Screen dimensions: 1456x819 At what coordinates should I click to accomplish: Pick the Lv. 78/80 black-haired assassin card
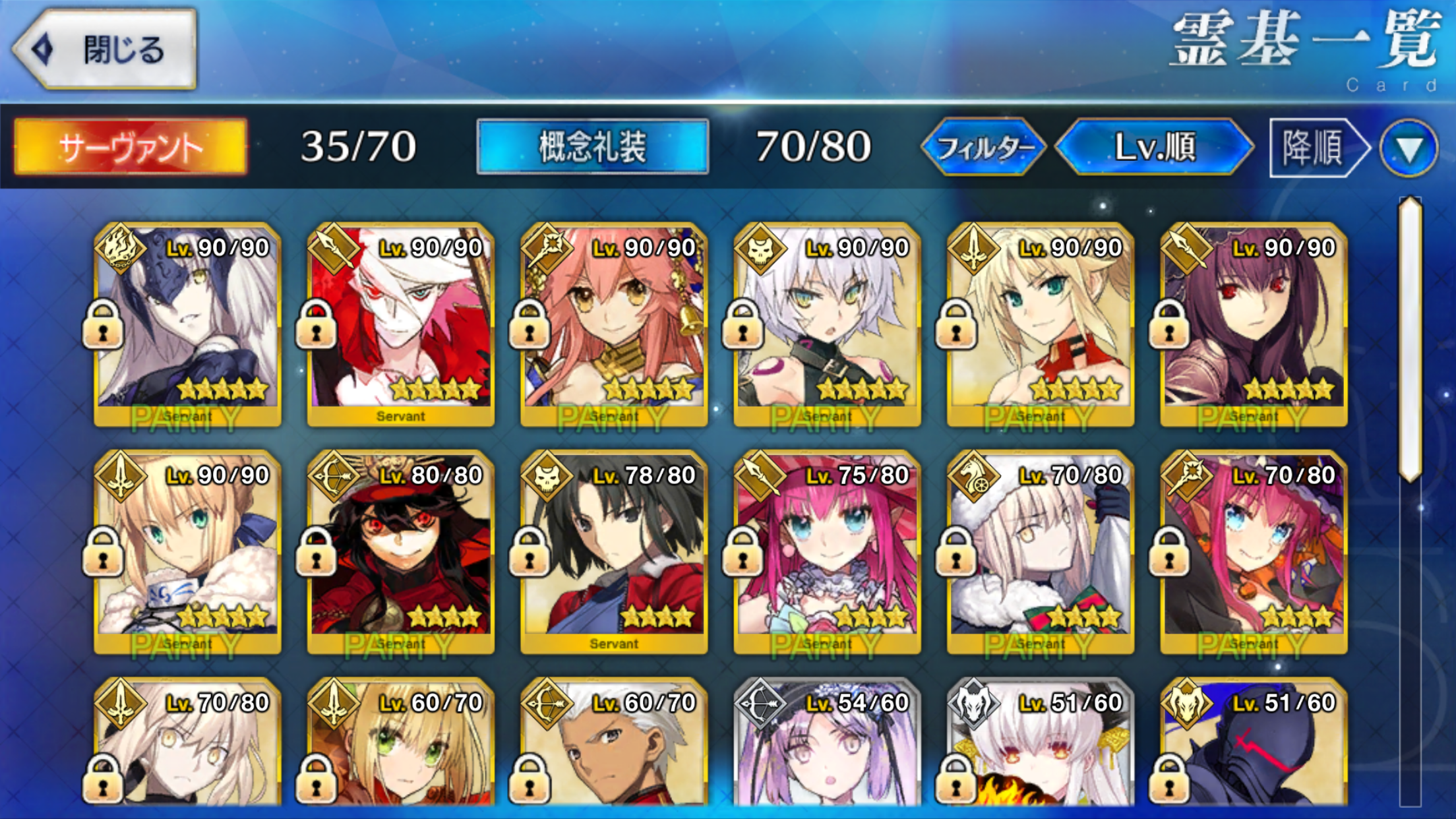coord(614,552)
